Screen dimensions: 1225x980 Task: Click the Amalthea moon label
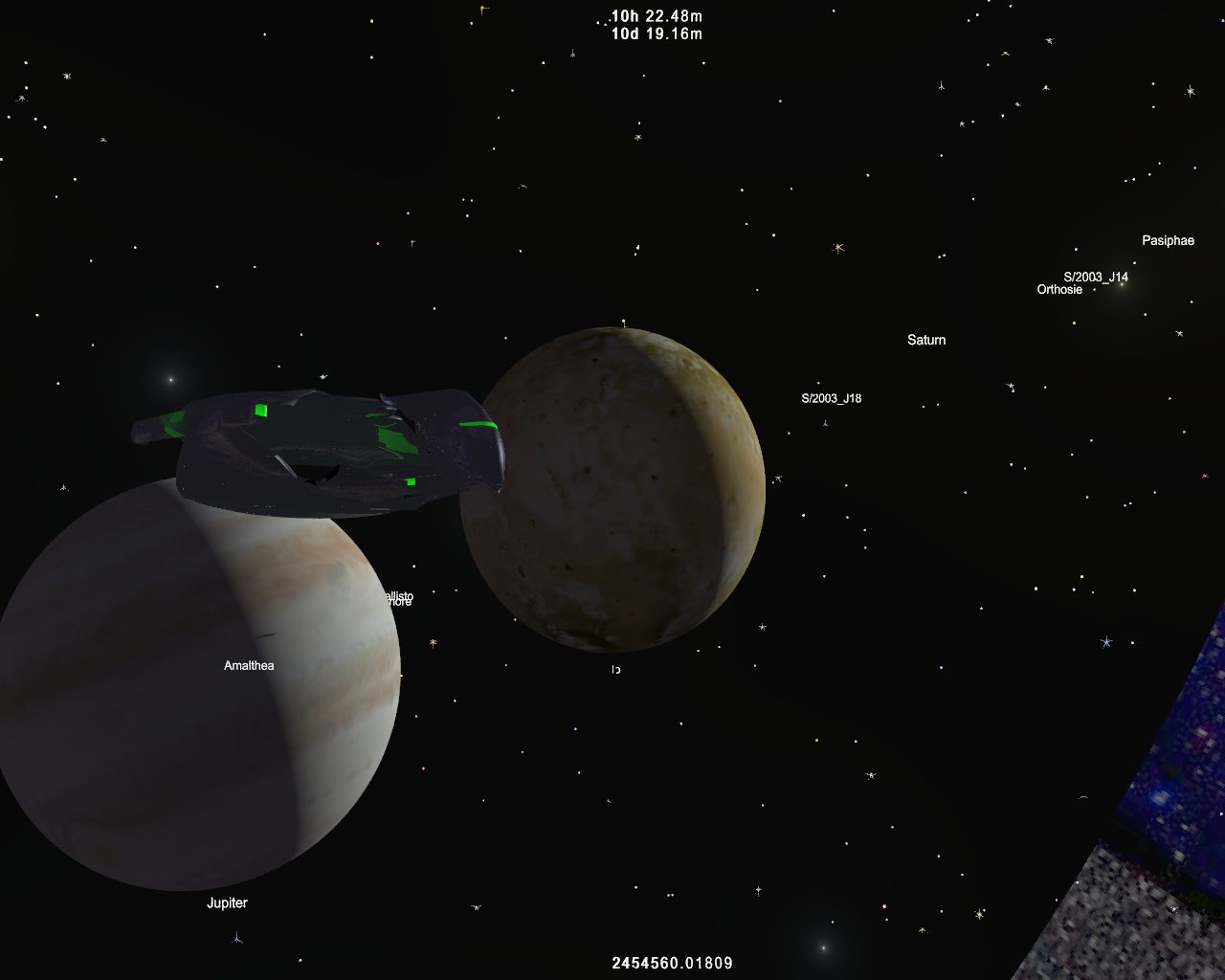249,665
